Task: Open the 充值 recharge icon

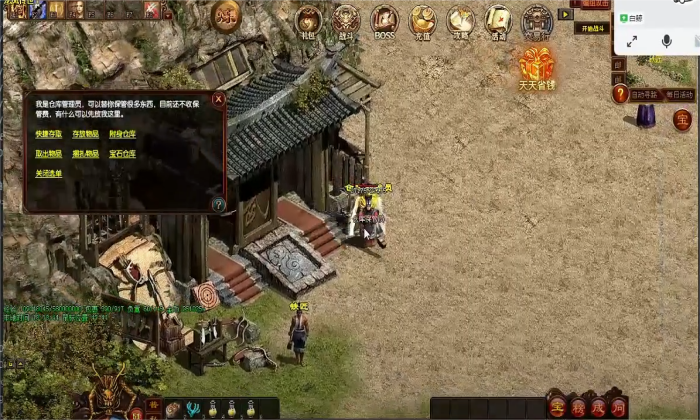Action: (x=422, y=19)
